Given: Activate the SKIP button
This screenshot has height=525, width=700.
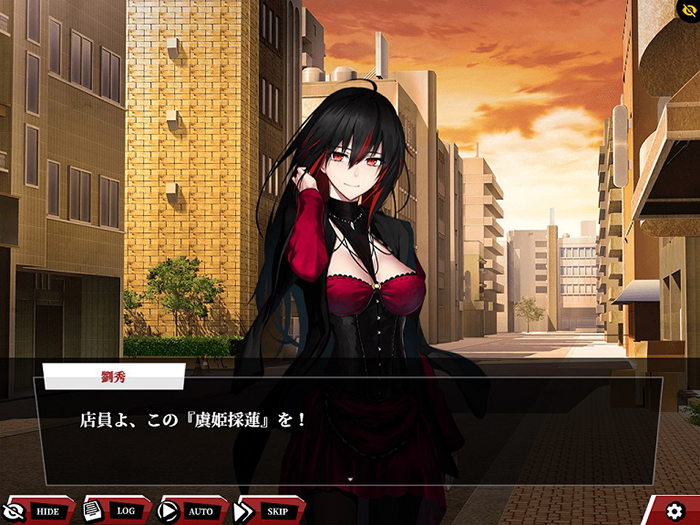Looking at the screenshot, I should point(269,510).
